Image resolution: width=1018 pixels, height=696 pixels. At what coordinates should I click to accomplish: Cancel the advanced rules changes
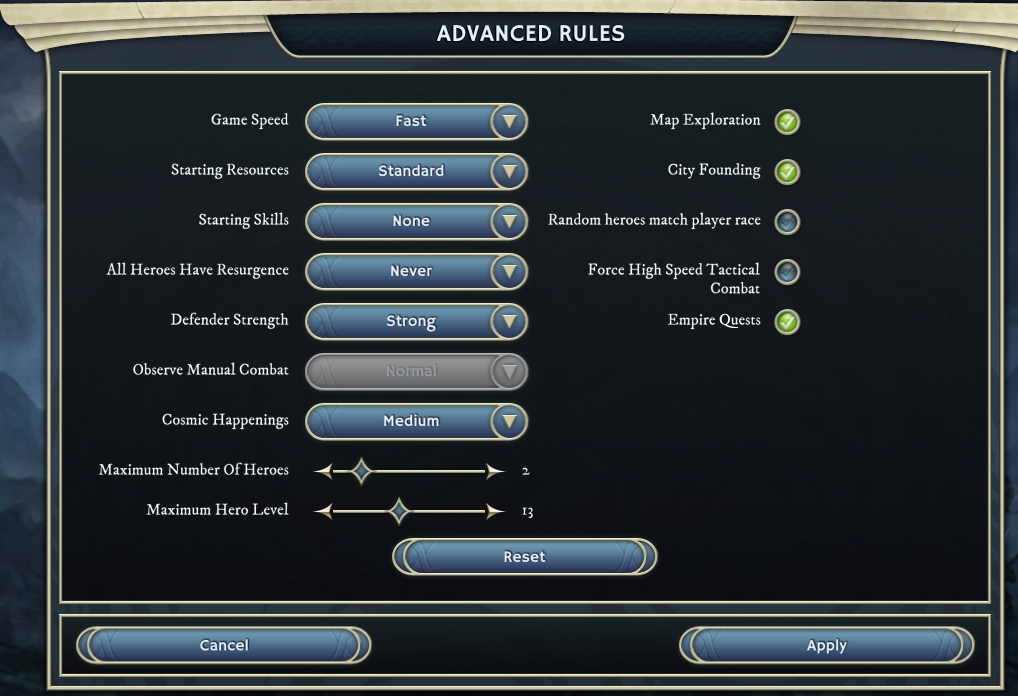pyautogui.click(x=224, y=645)
